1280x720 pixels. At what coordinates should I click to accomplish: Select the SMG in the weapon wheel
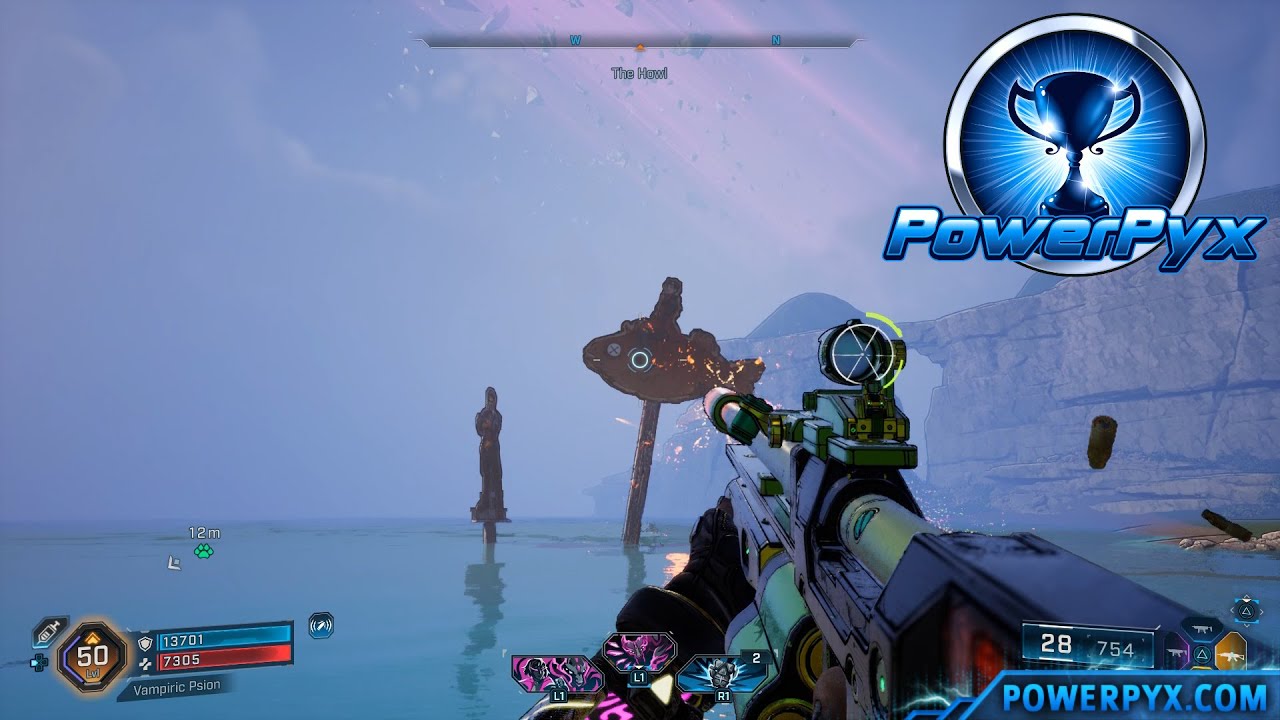pyautogui.click(x=1201, y=628)
